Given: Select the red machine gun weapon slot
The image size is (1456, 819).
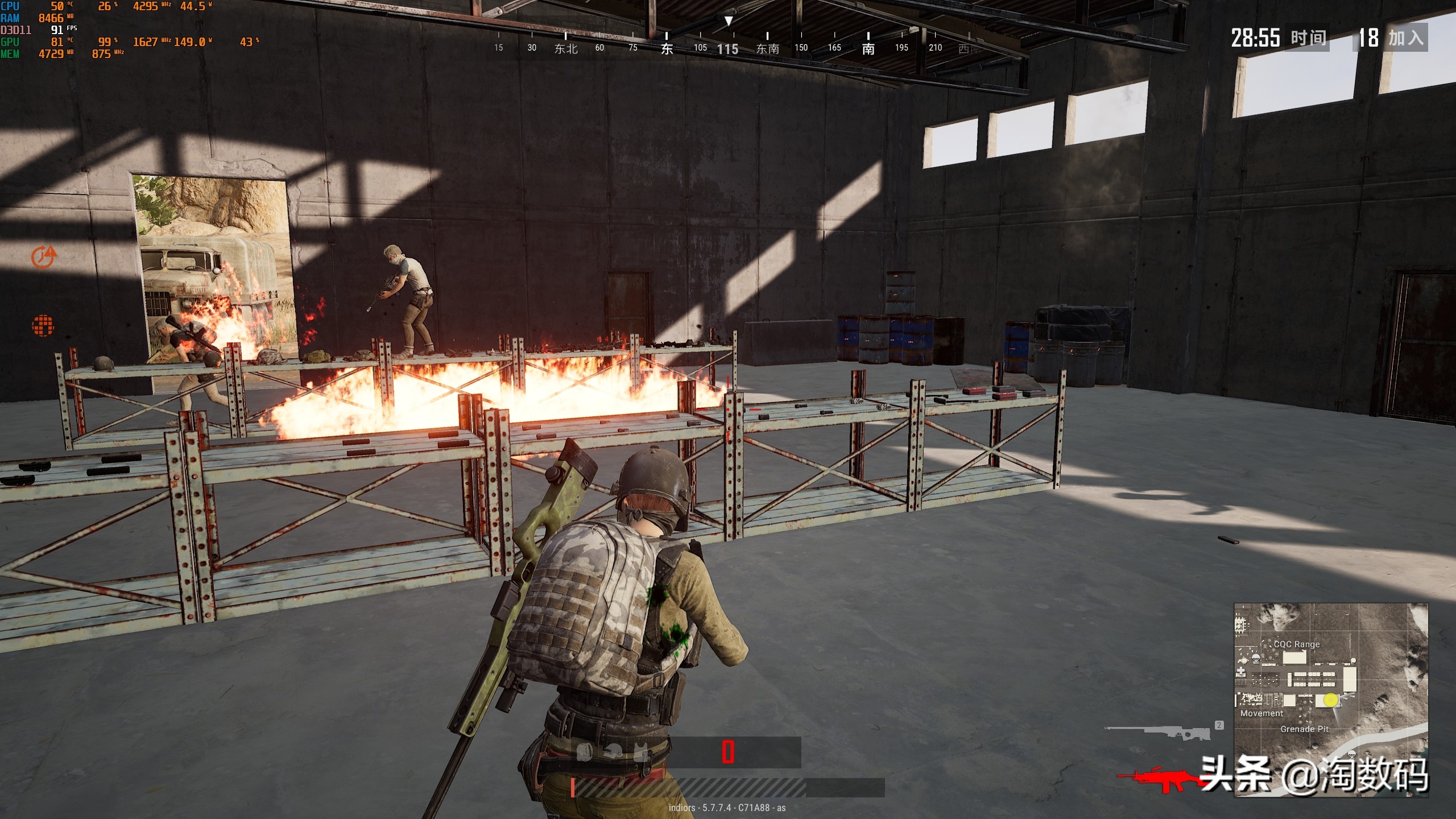Looking at the screenshot, I should click(1160, 780).
